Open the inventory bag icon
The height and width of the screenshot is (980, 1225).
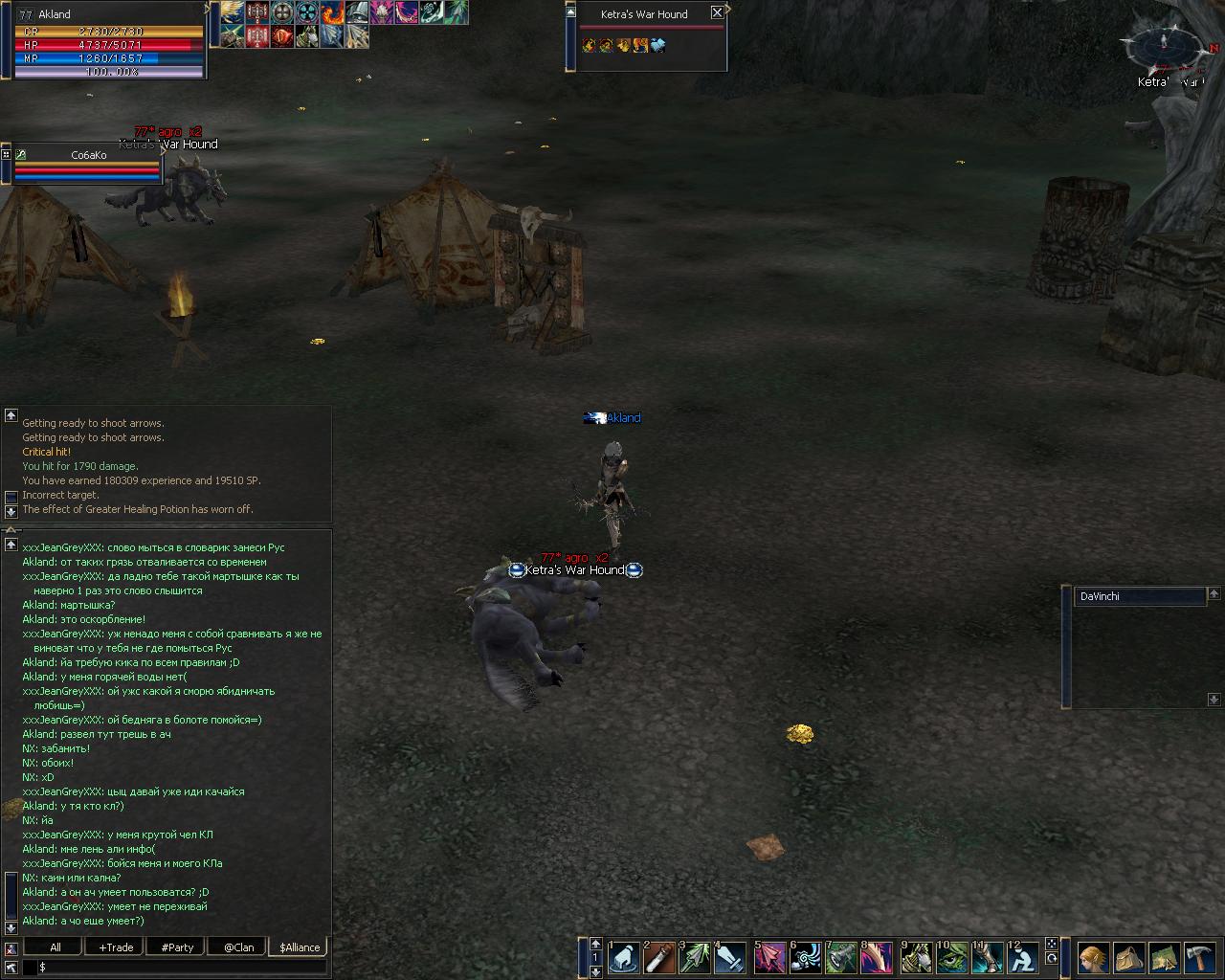click(1128, 957)
